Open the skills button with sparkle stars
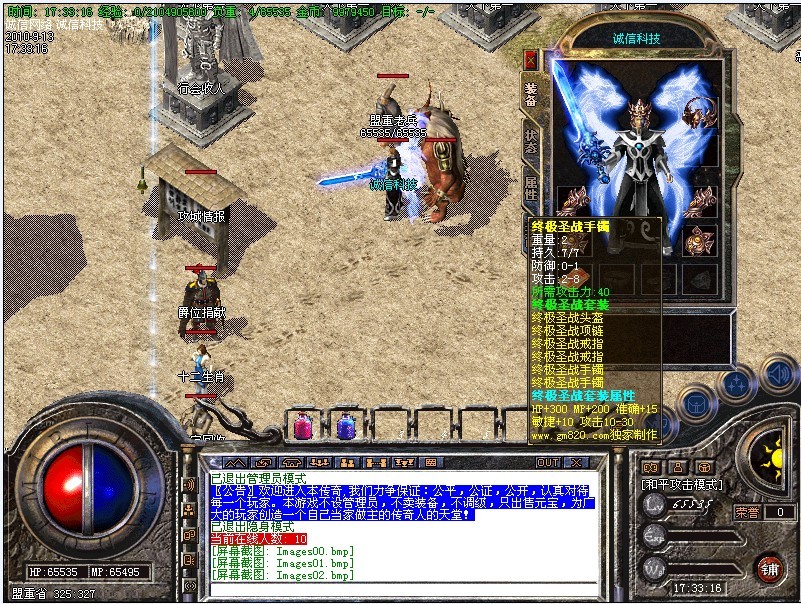Viewport: 801px width, 604px height. (737, 383)
